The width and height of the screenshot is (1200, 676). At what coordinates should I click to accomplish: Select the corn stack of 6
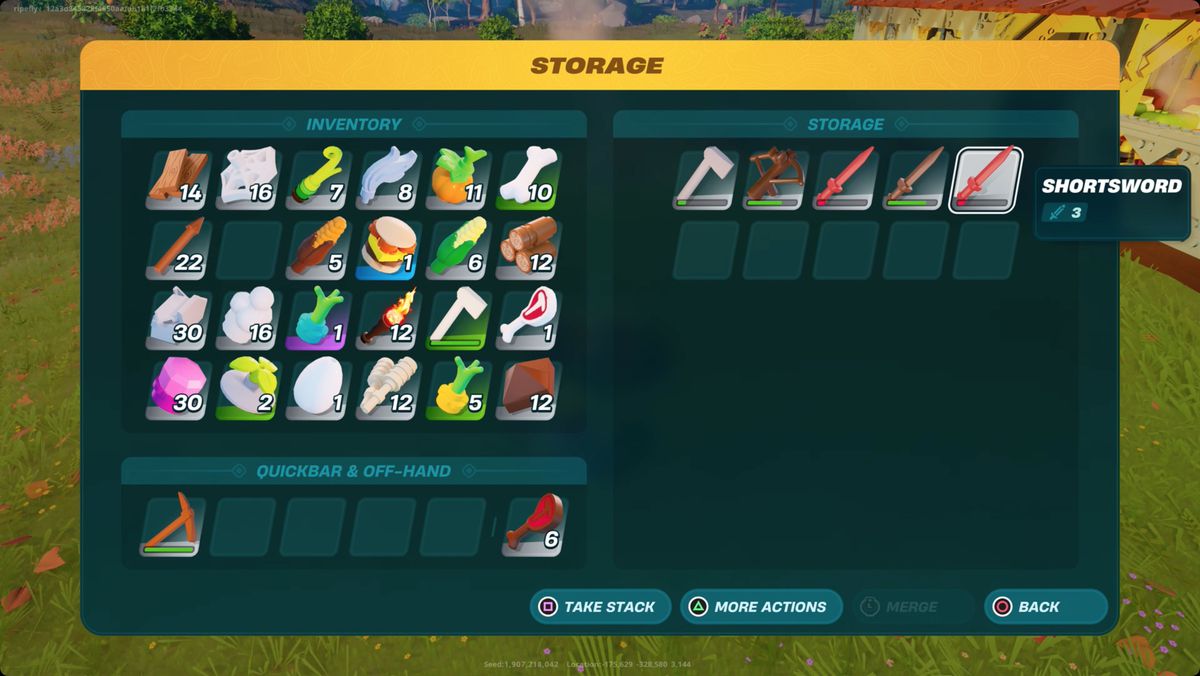458,249
